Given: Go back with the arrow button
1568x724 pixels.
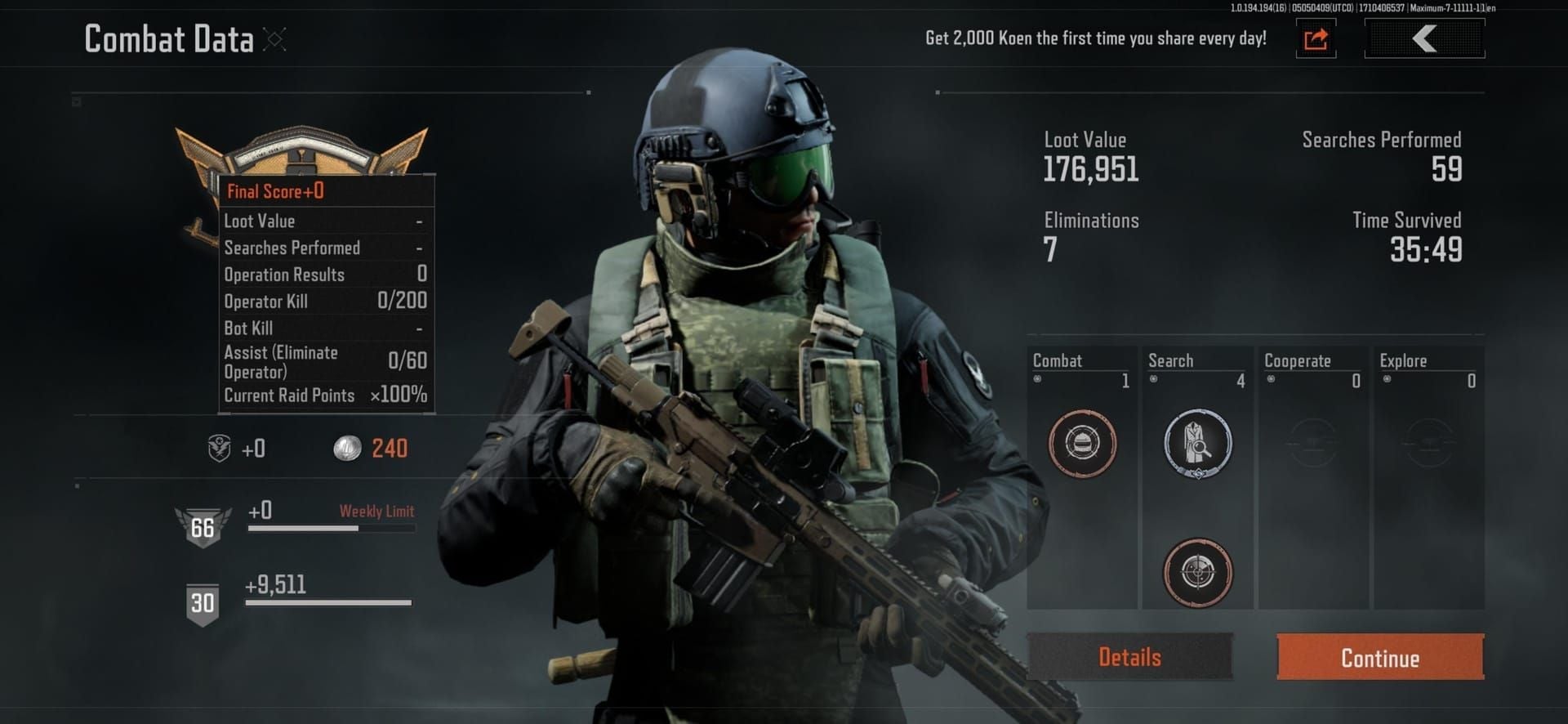Looking at the screenshot, I should click(1424, 38).
